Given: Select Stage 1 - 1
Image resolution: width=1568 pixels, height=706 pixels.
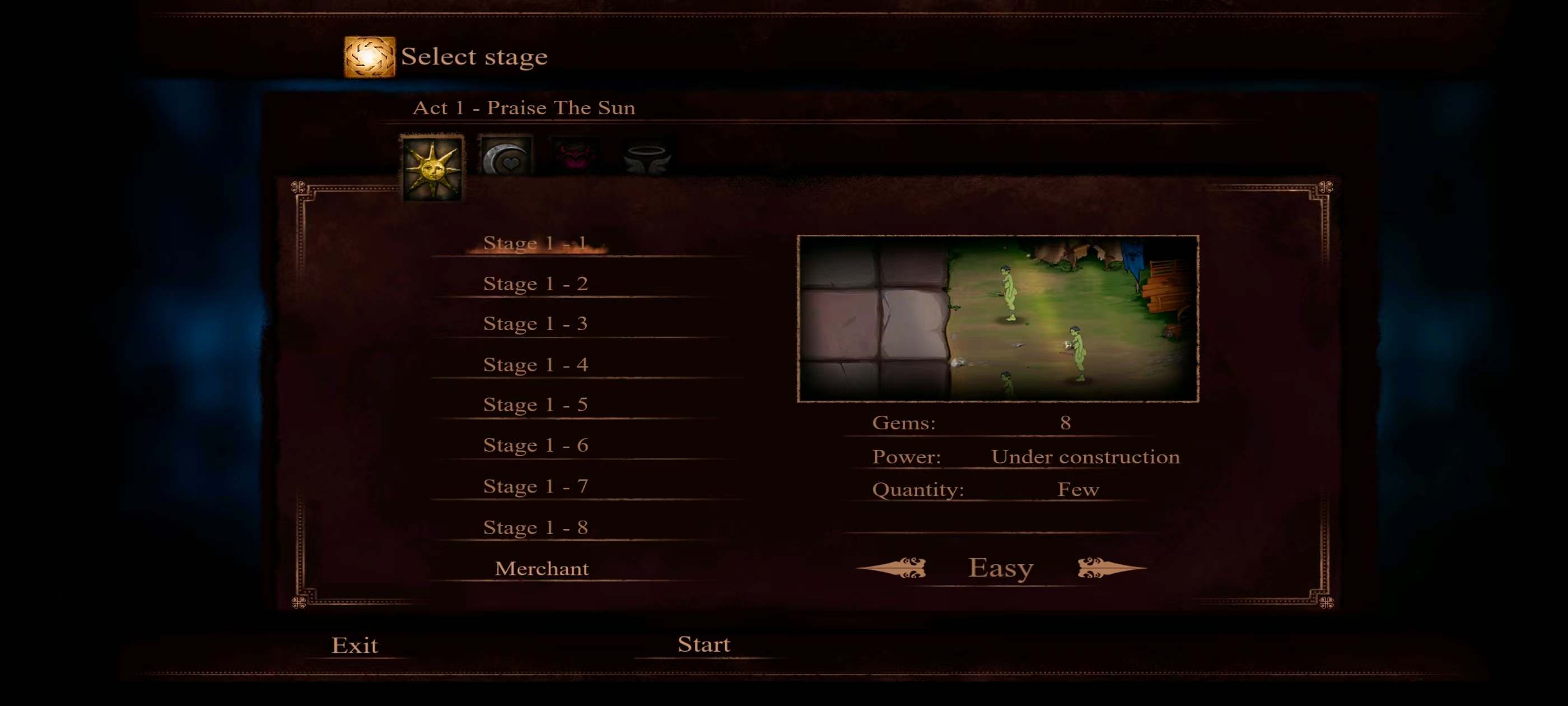Looking at the screenshot, I should 535,243.
